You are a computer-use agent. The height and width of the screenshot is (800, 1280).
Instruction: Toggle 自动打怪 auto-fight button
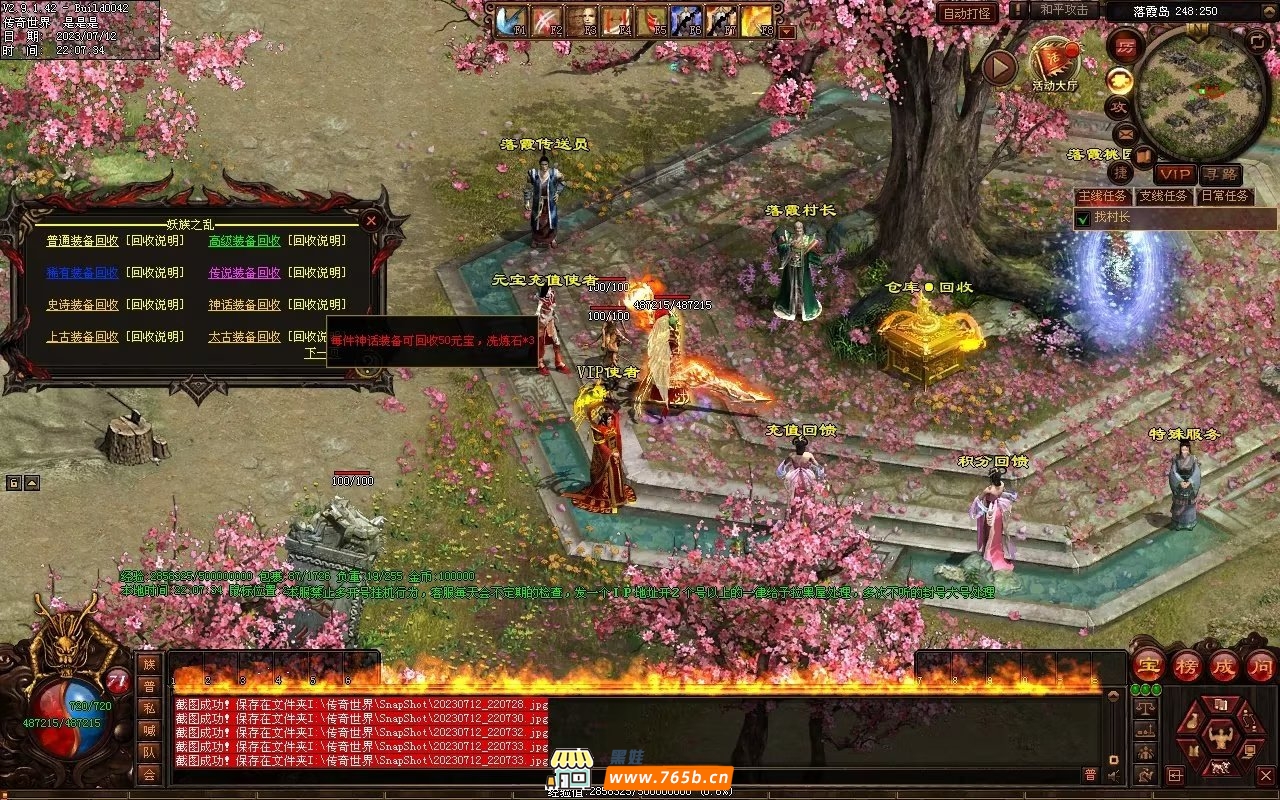(967, 13)
